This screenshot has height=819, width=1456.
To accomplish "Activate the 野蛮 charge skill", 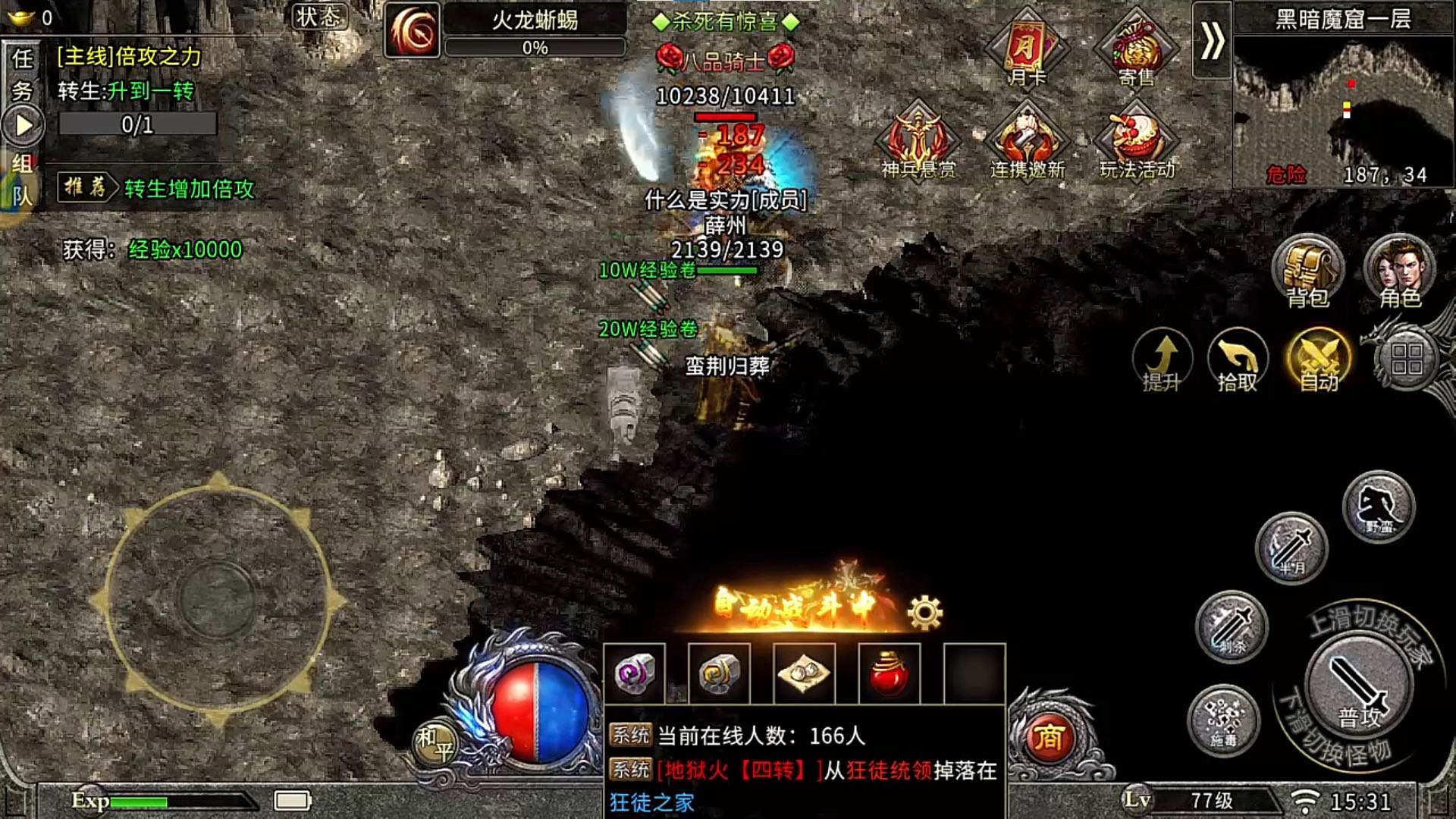I will (1379, 507).
